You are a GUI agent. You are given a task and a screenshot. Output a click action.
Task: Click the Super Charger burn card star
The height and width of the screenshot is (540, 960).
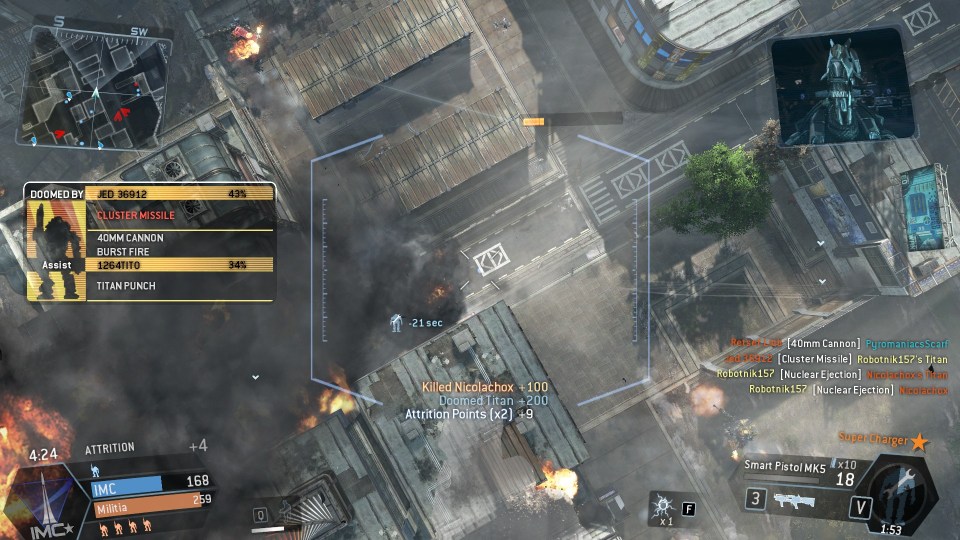919,440
